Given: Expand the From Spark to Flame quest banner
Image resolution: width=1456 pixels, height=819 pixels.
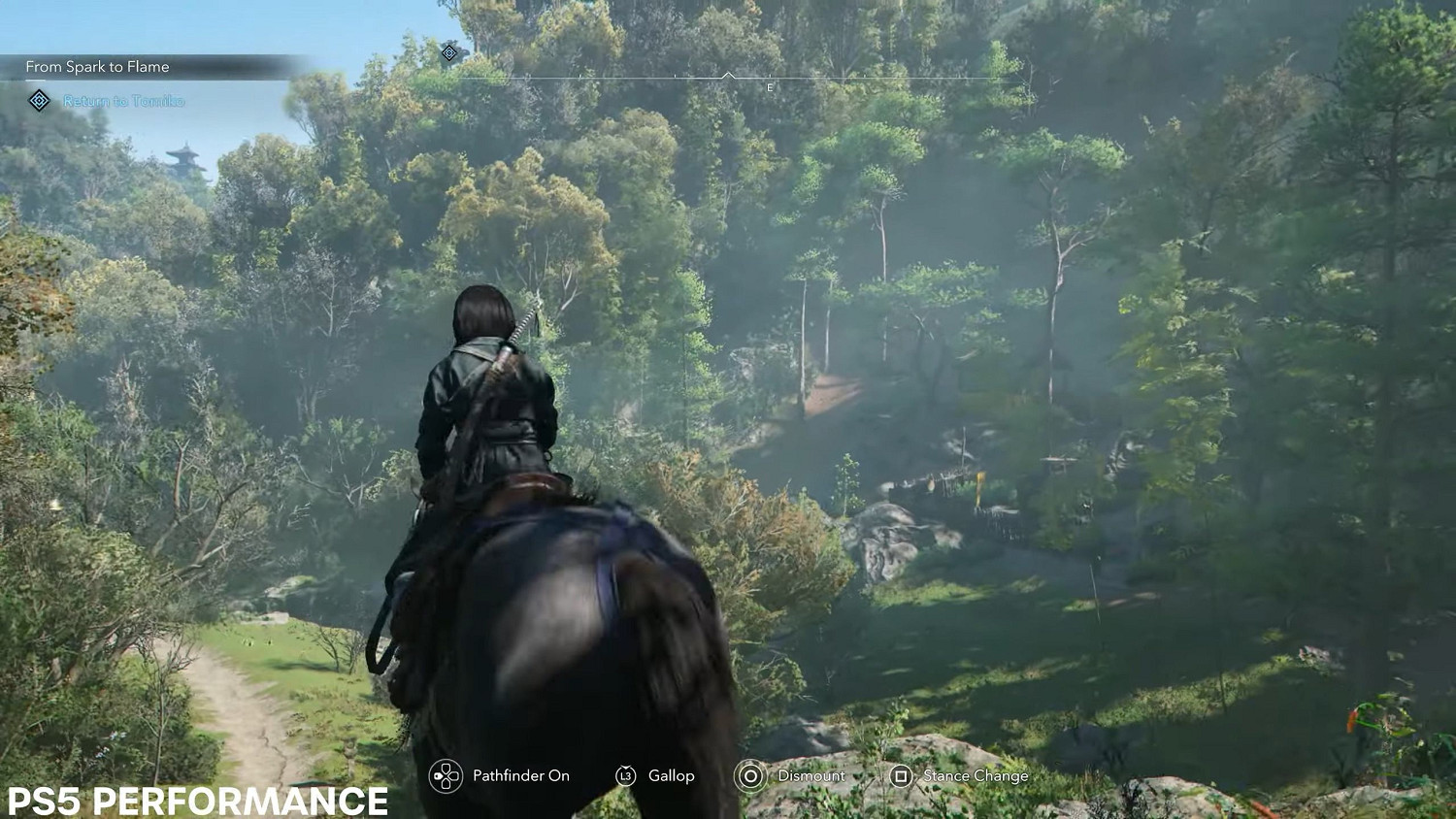Looking at the screenshot, I should (x=98, y=67).
